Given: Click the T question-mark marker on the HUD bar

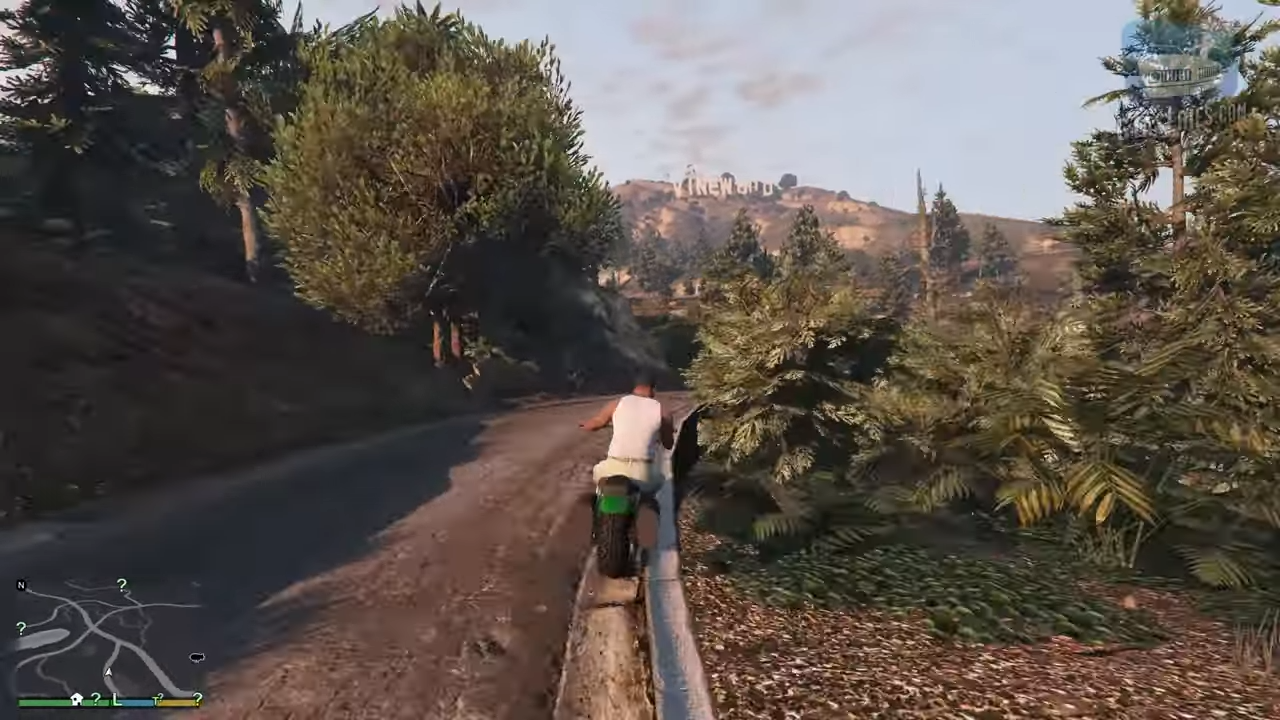Looking at the screenshot, I should pos(158,699).
